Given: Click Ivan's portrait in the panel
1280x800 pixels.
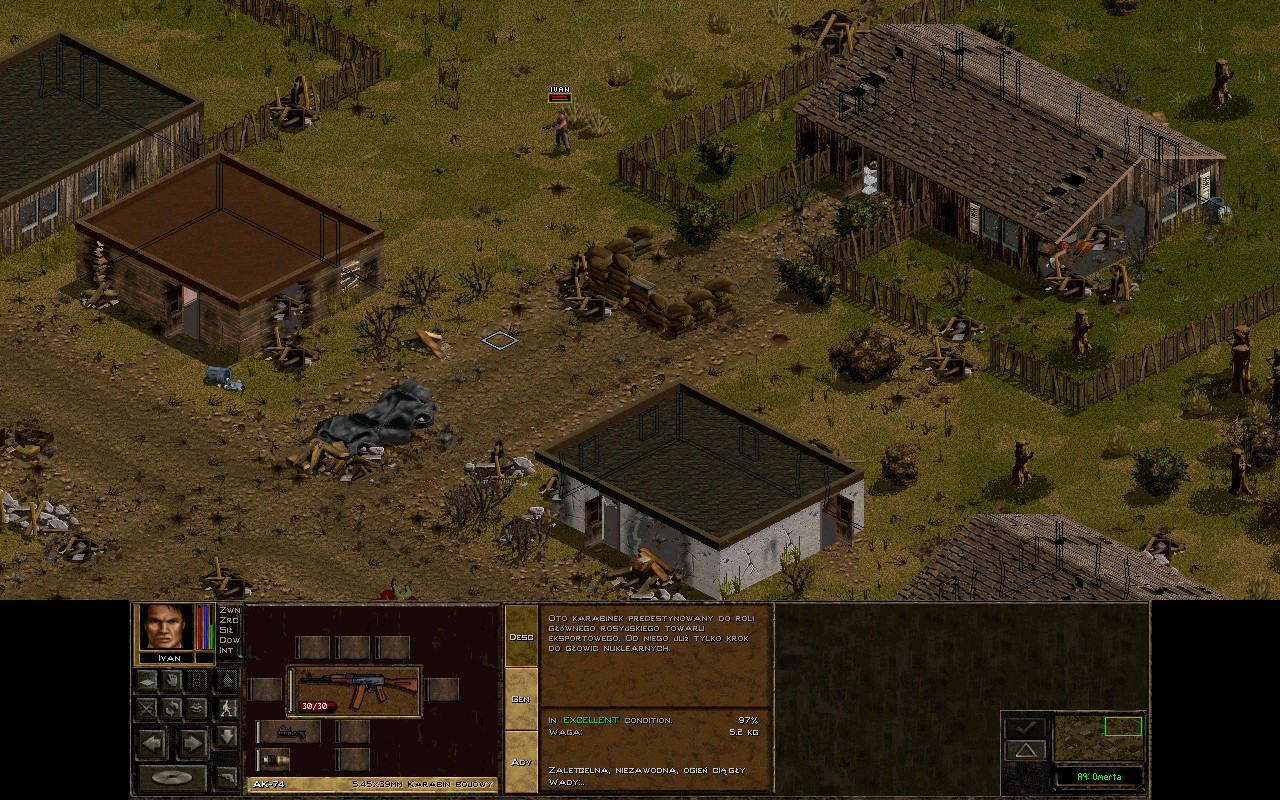Looking at the screenshot, I should pos(165,627).
